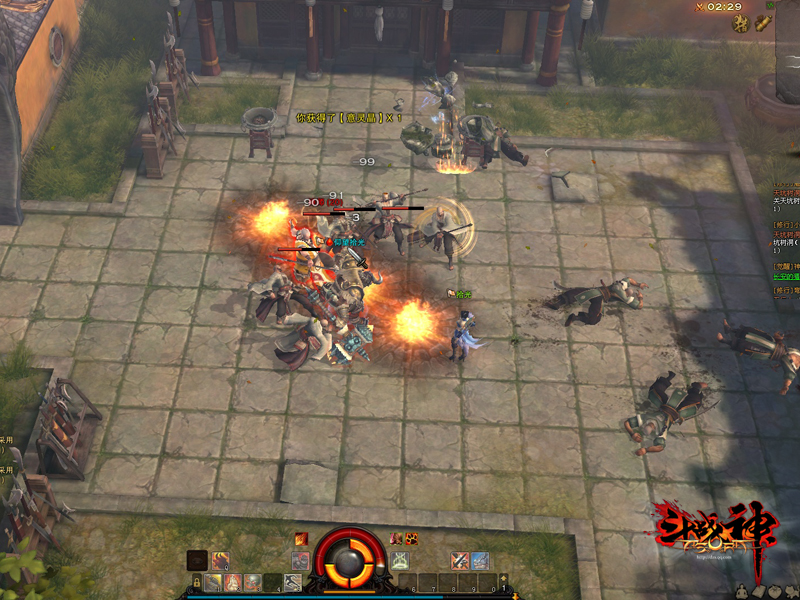Open the chat log panel on the right

785,240
